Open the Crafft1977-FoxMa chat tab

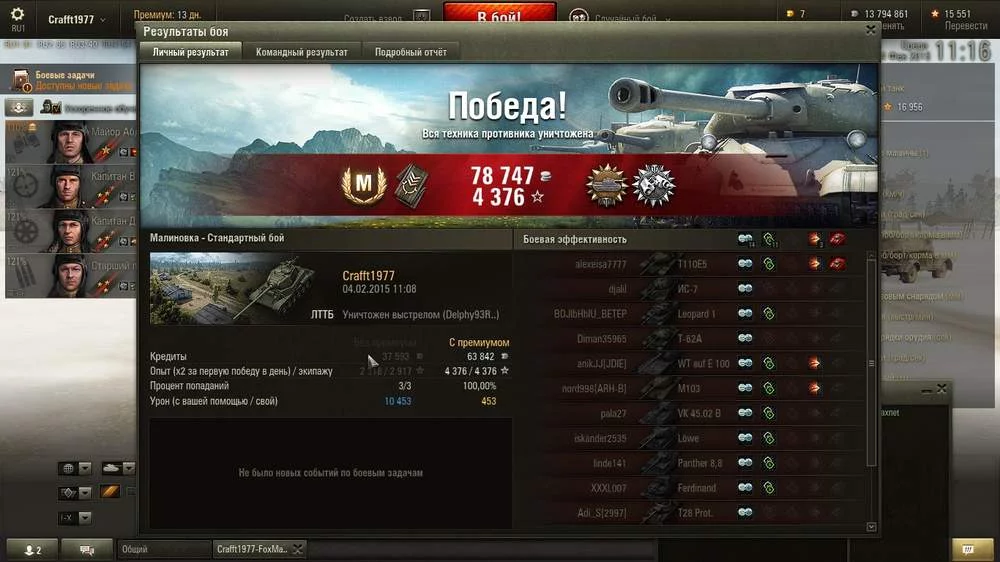(252, 549)
